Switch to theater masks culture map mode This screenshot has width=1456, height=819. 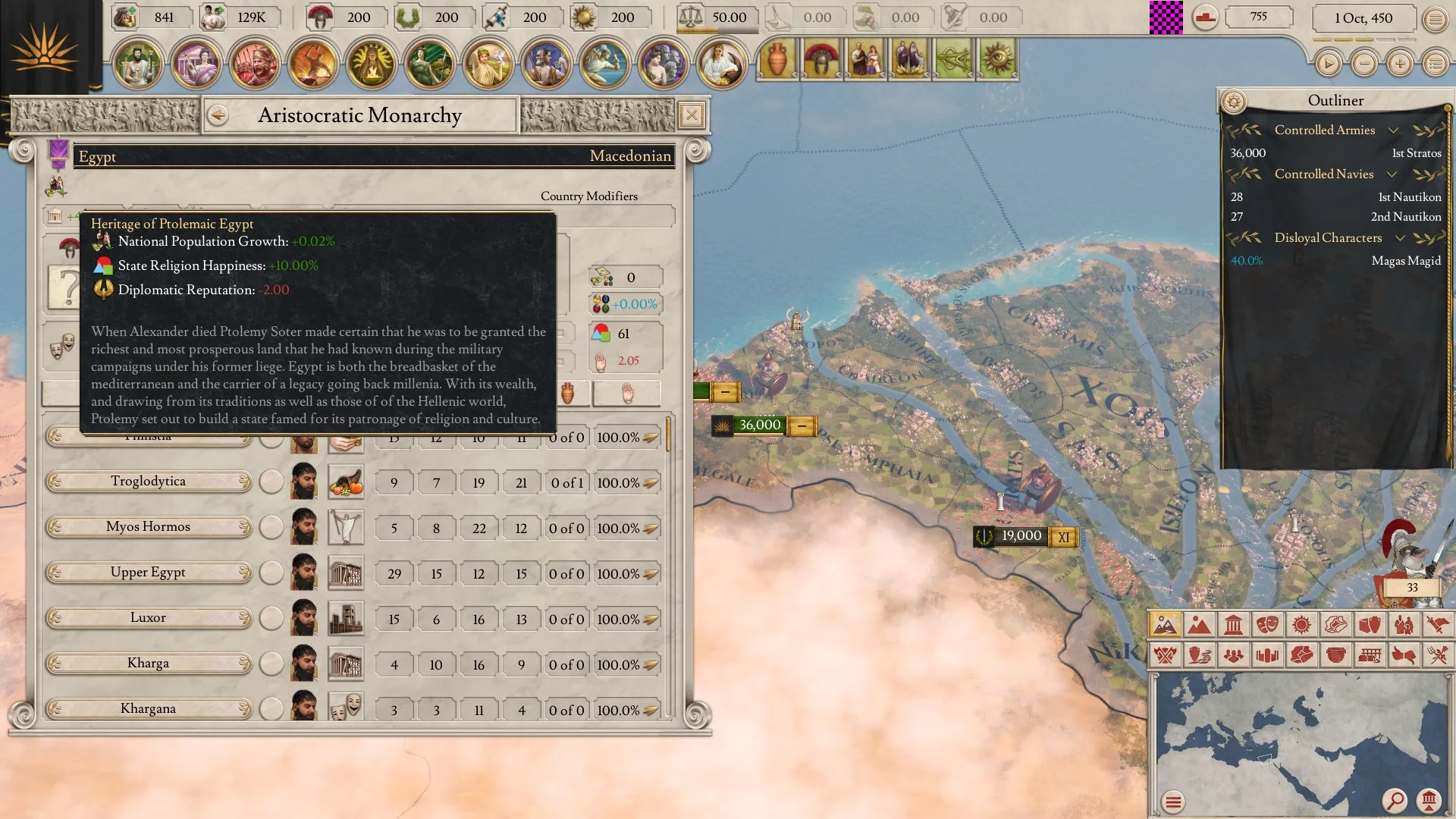(1267, 625)
